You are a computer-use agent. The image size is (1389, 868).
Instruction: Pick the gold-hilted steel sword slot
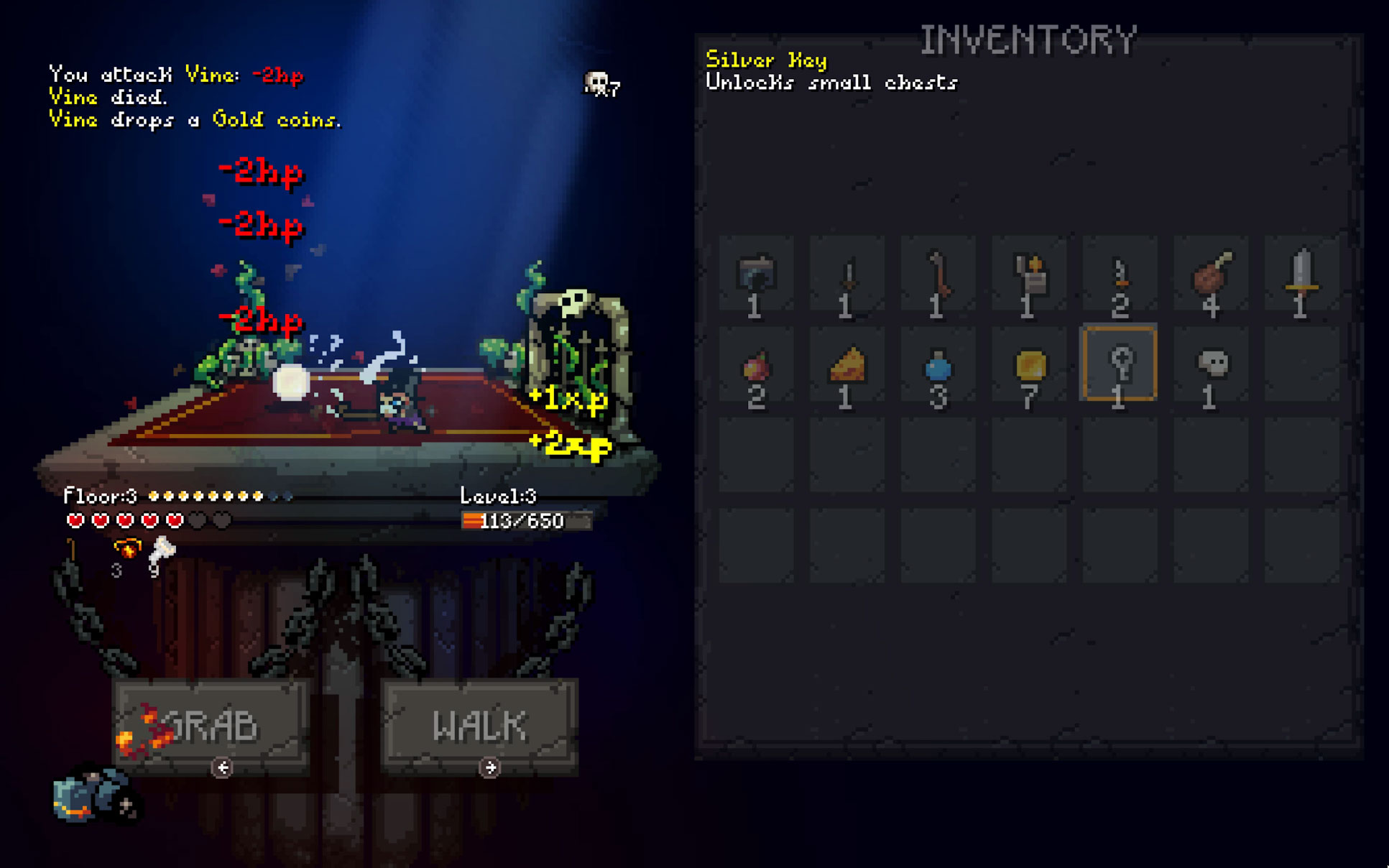[1301, 274]
